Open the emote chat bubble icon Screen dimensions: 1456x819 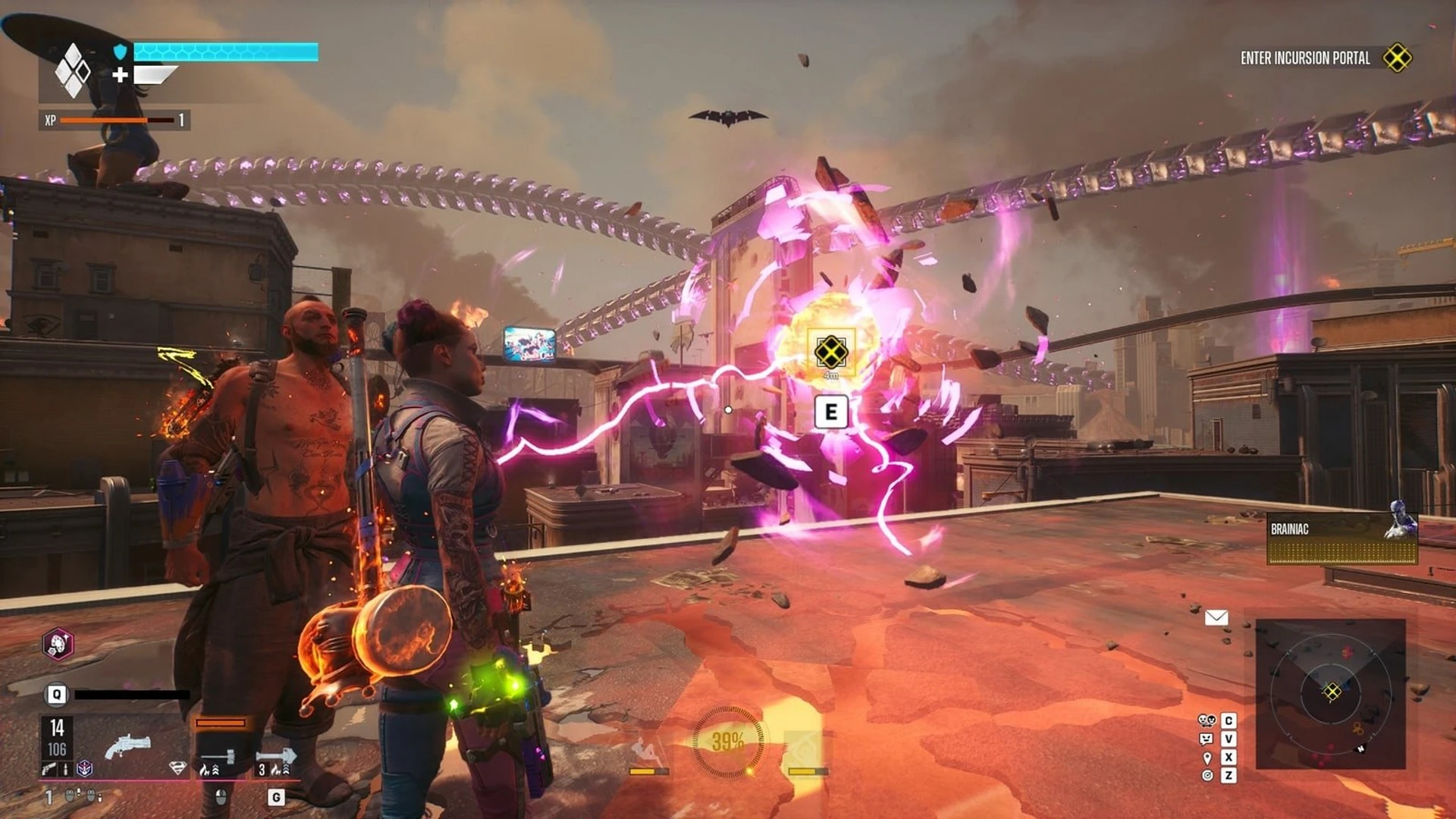tap(1207, 739)
